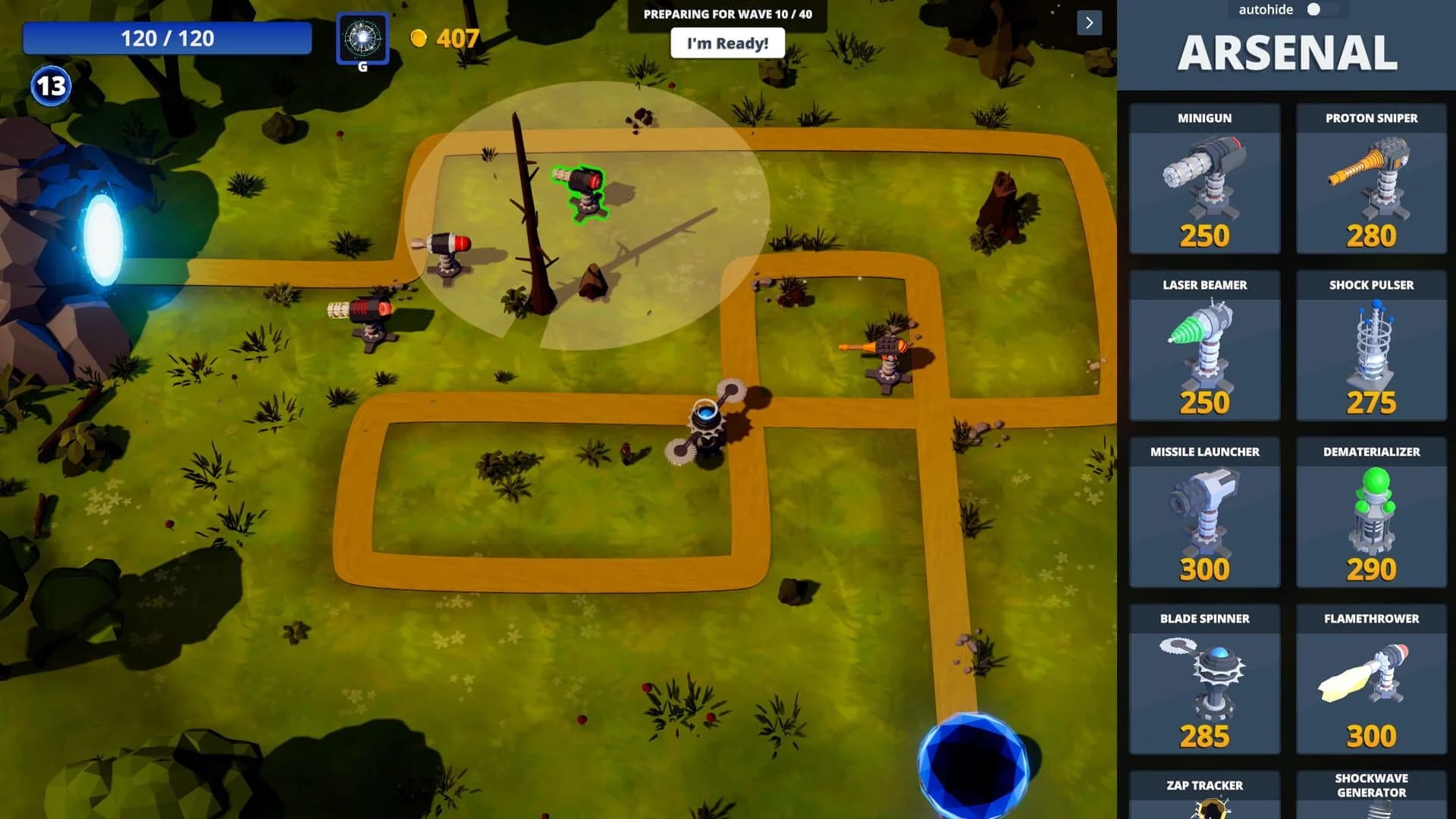Click the I'm Ready! button
Image resolution: width=1456 pixels, height=819 pixels.
727,43
